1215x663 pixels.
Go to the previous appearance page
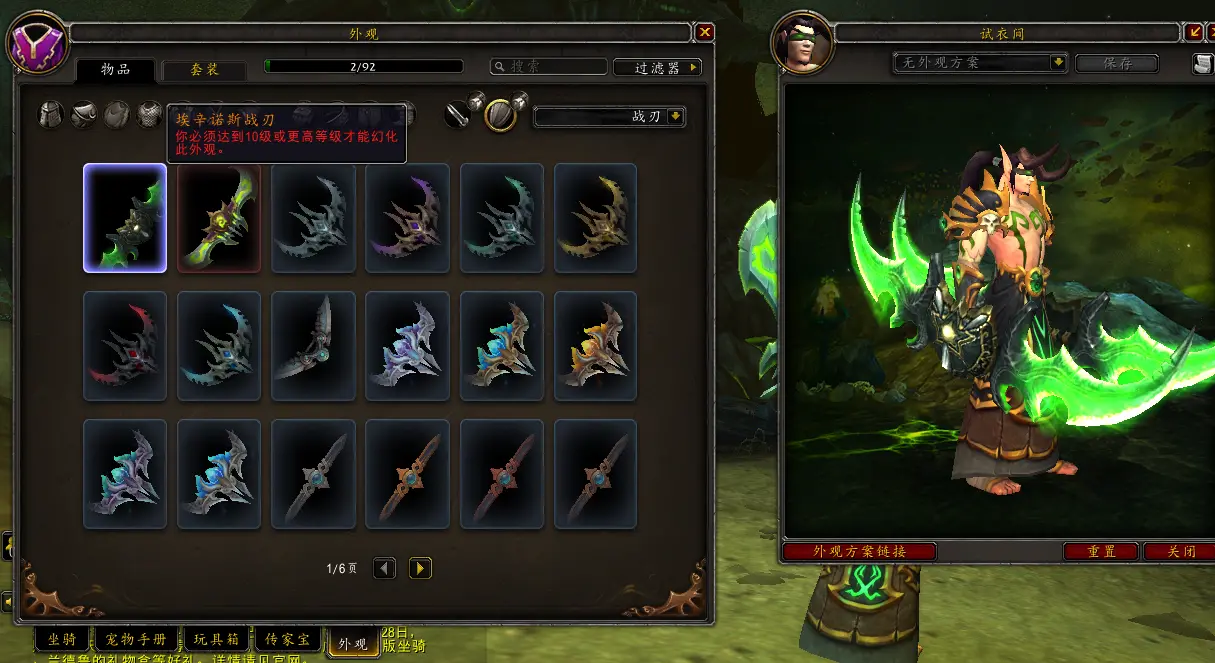click(x=385, y=568)
